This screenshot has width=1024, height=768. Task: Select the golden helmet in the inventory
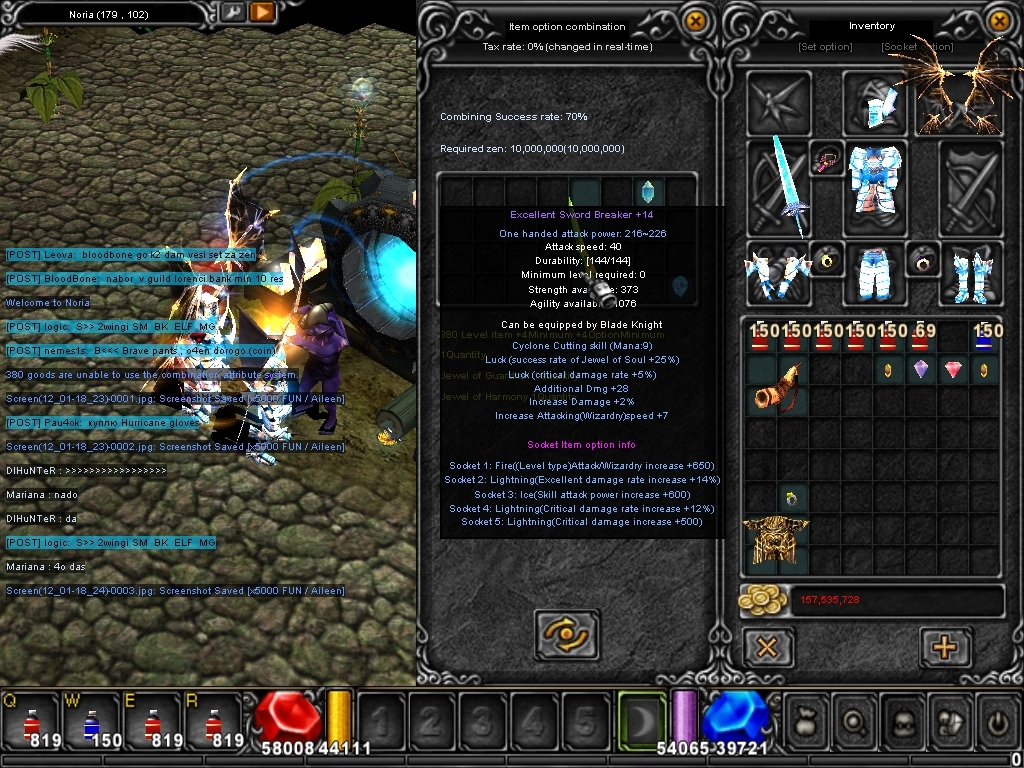tap(775, 545)
